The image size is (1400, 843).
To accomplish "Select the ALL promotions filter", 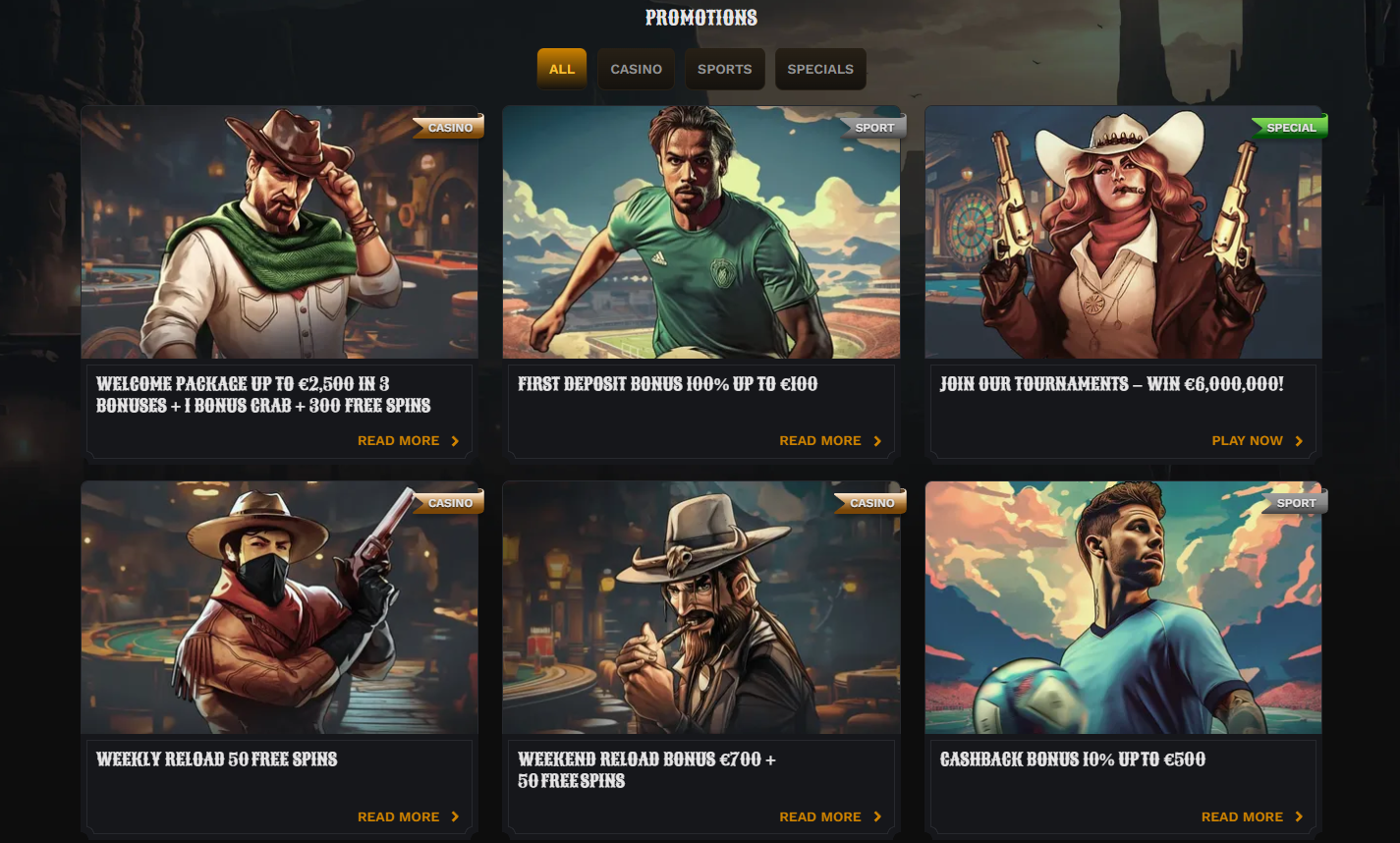I will pos(561,69).
